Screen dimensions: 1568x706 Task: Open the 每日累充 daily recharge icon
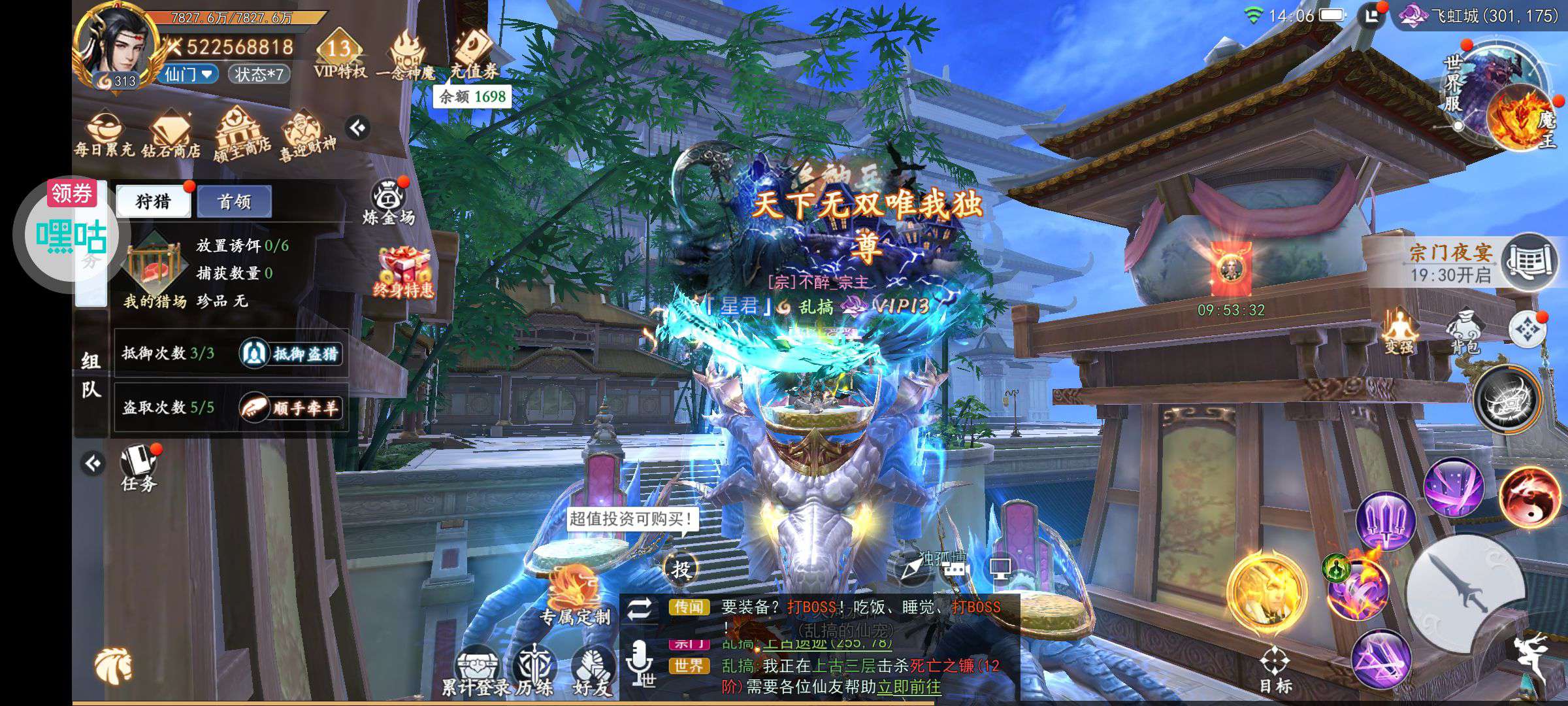coord(104,134)
